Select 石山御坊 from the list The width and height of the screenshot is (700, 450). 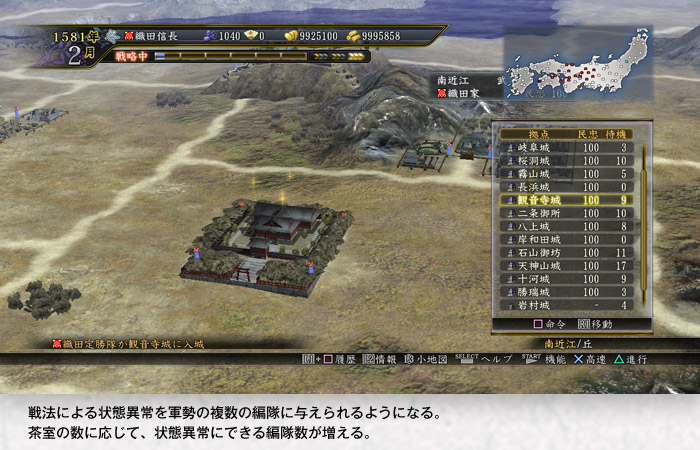coord(565,252)
